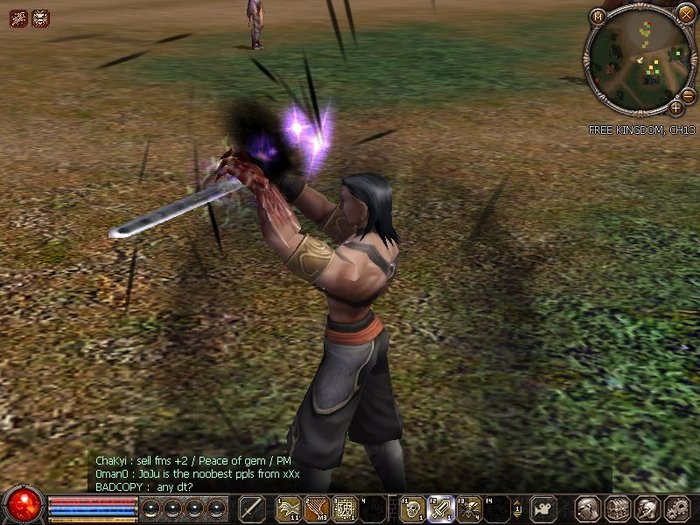Activate the skull skill in the hotbar
This screenshot has width=700, height=525.
[x=411, y=508]
